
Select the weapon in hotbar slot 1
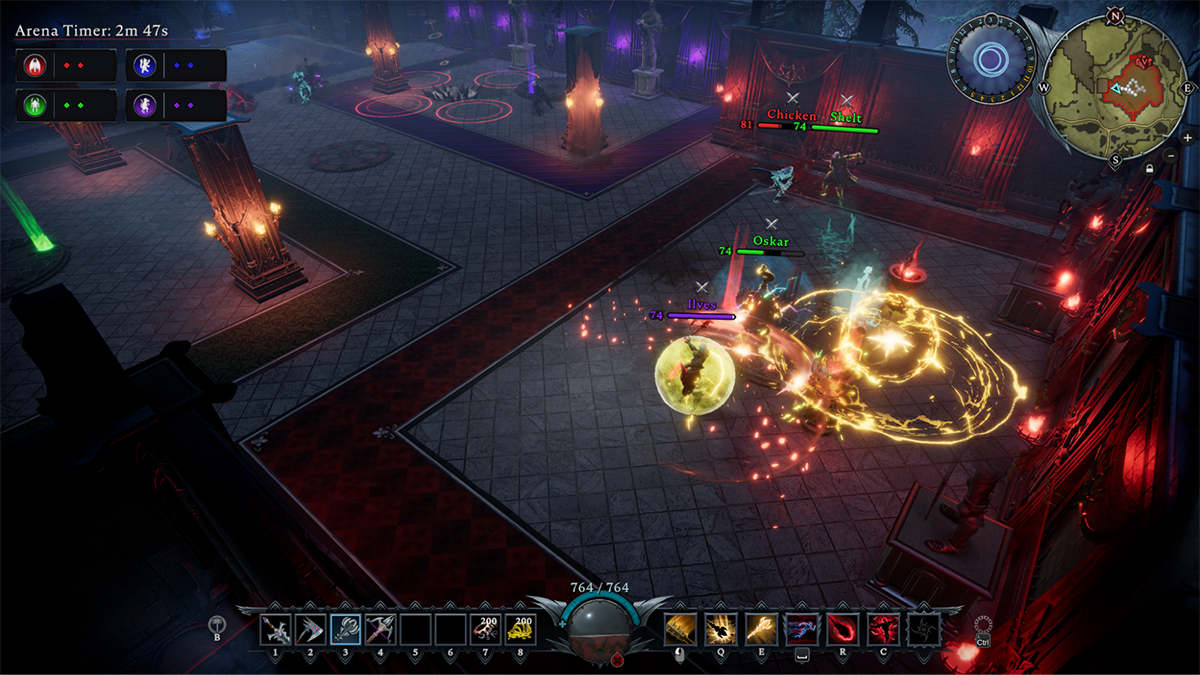point(275,629)
